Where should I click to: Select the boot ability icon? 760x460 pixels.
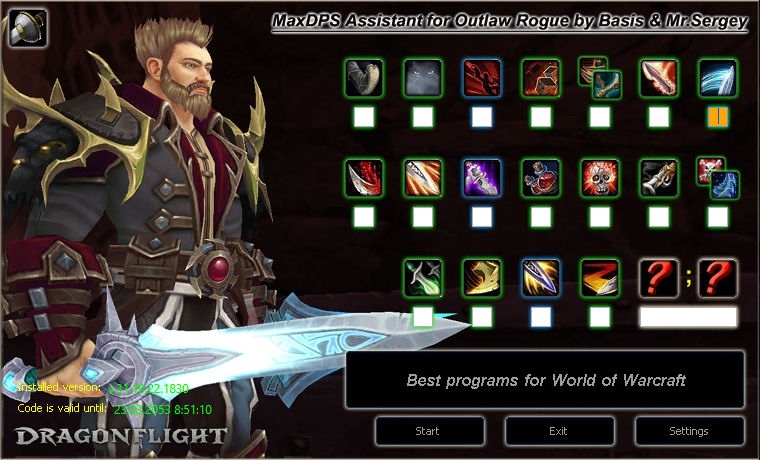(364, 78)
